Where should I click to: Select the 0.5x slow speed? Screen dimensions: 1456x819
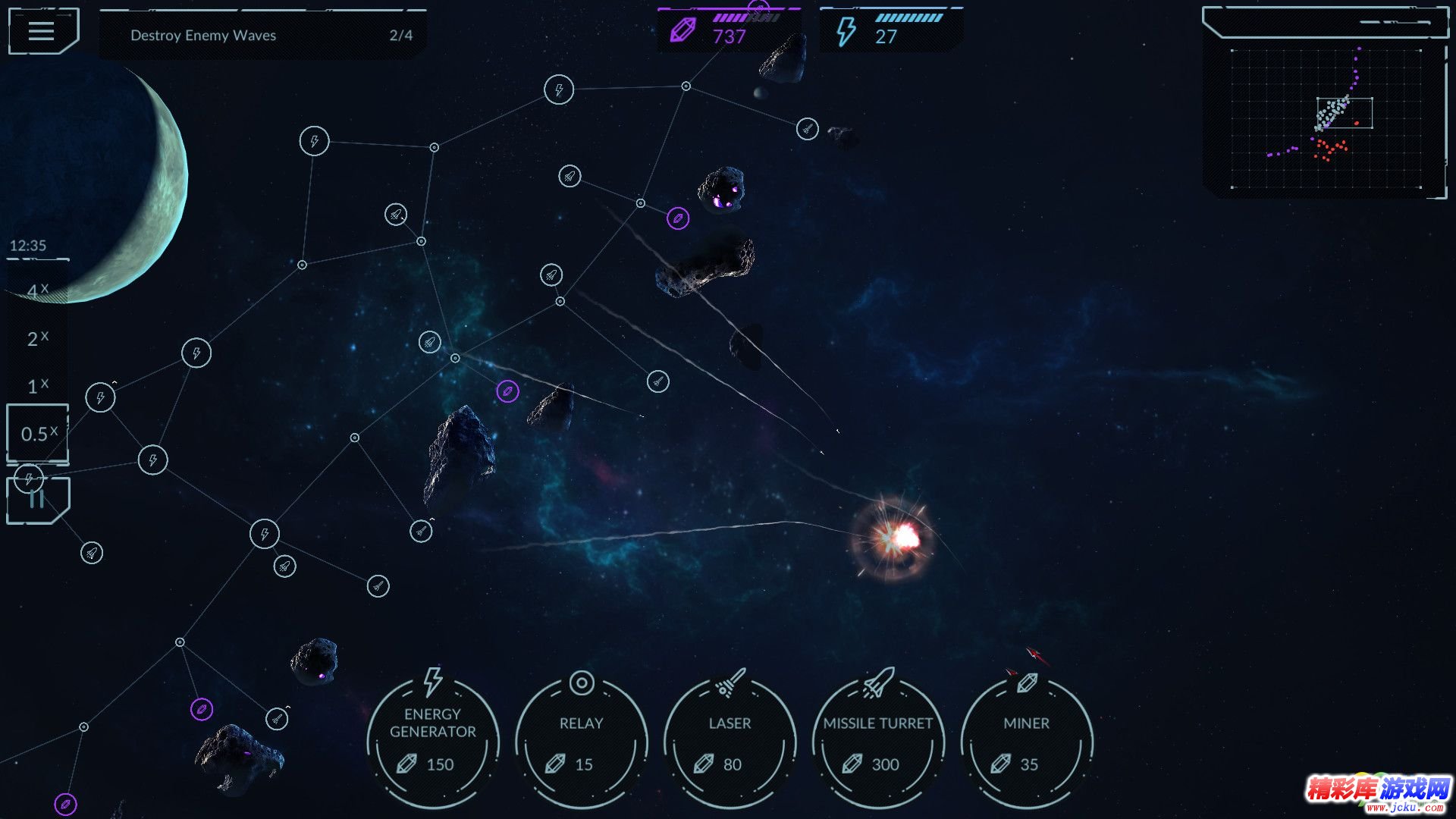pyautogui.click(x=38, y=434)
